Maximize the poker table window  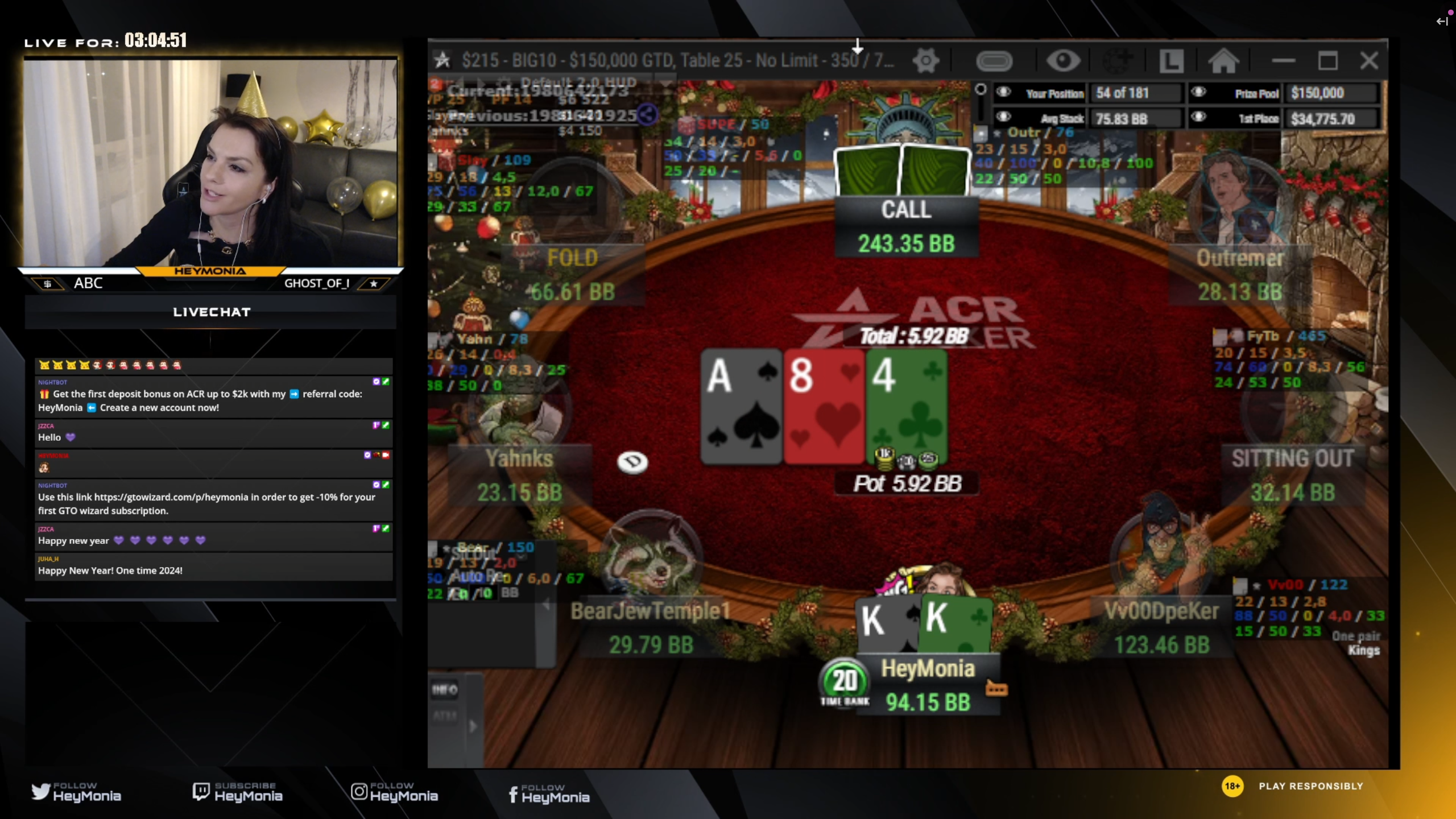coord(1327,61)
